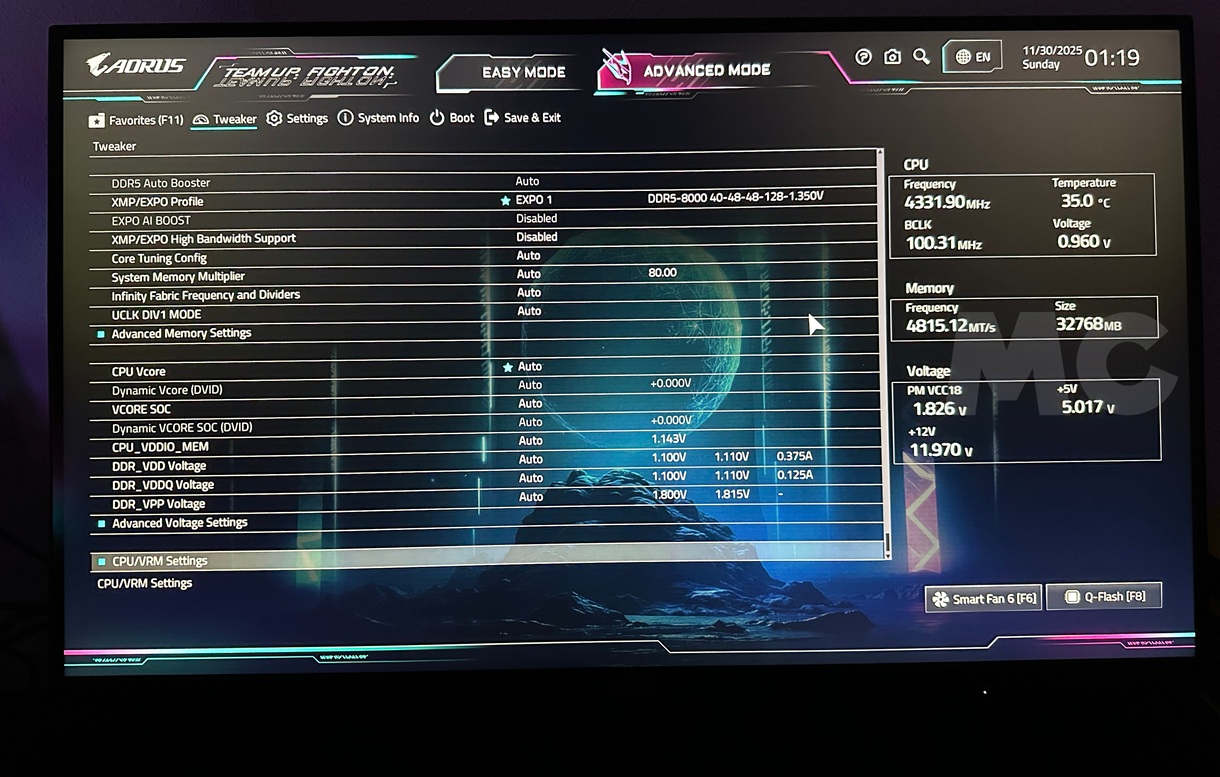Expand Advanced Memory Settings
This screenshot has width=1220, height=777.
point(181,333)
